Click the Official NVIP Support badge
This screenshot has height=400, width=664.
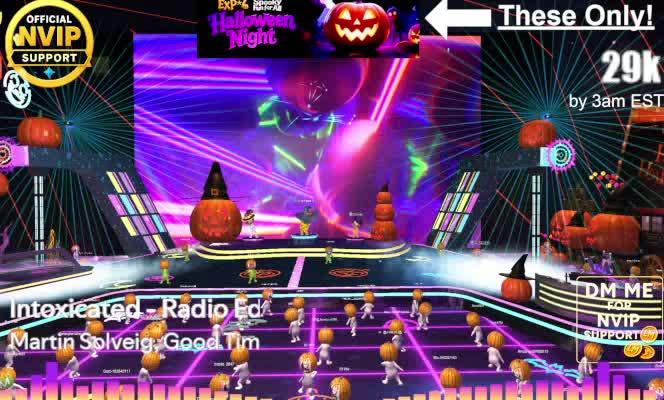(x=49, y=43)
